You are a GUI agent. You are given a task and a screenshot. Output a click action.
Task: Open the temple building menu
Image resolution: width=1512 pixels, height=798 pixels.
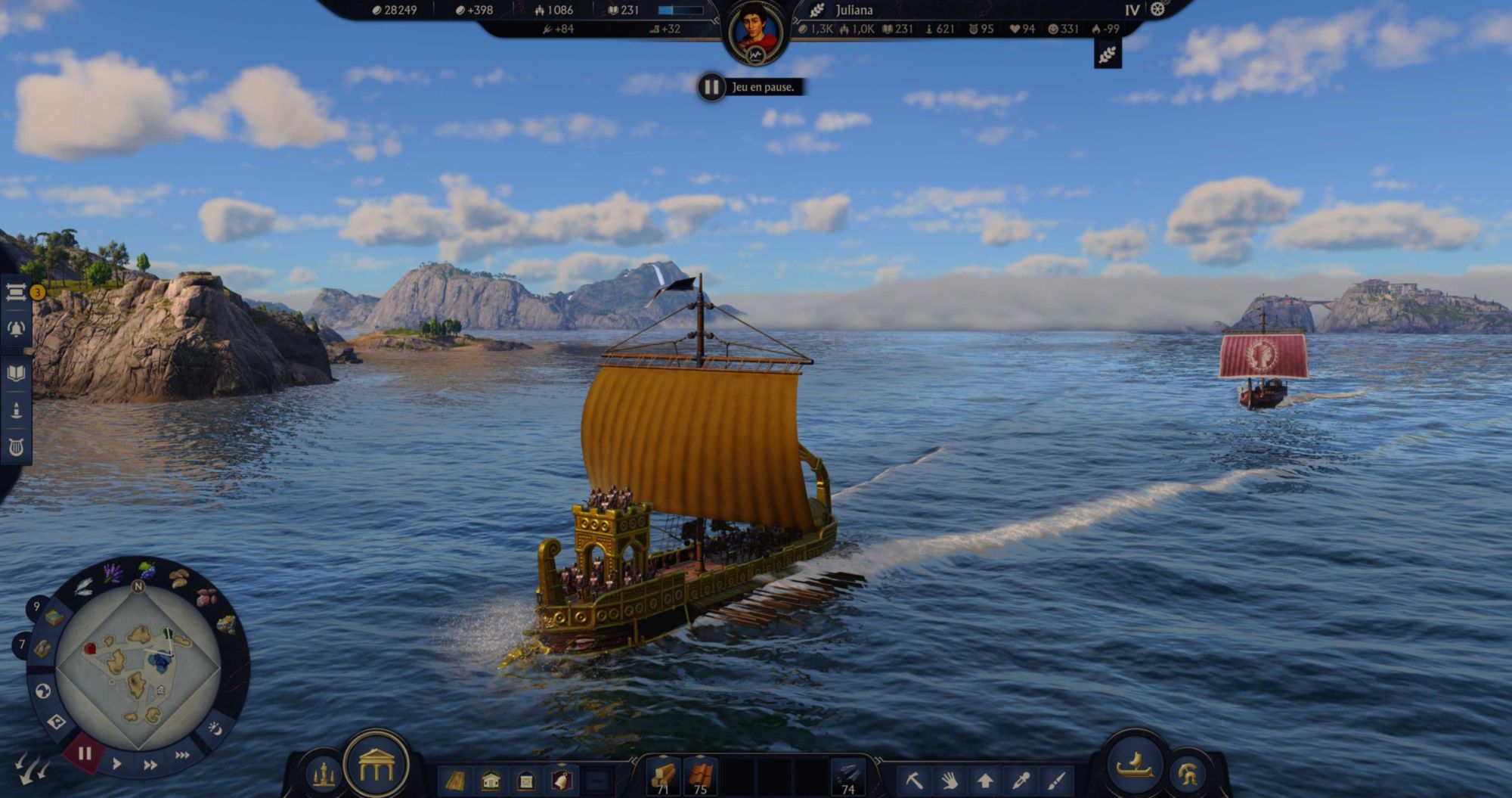point(376,767)
